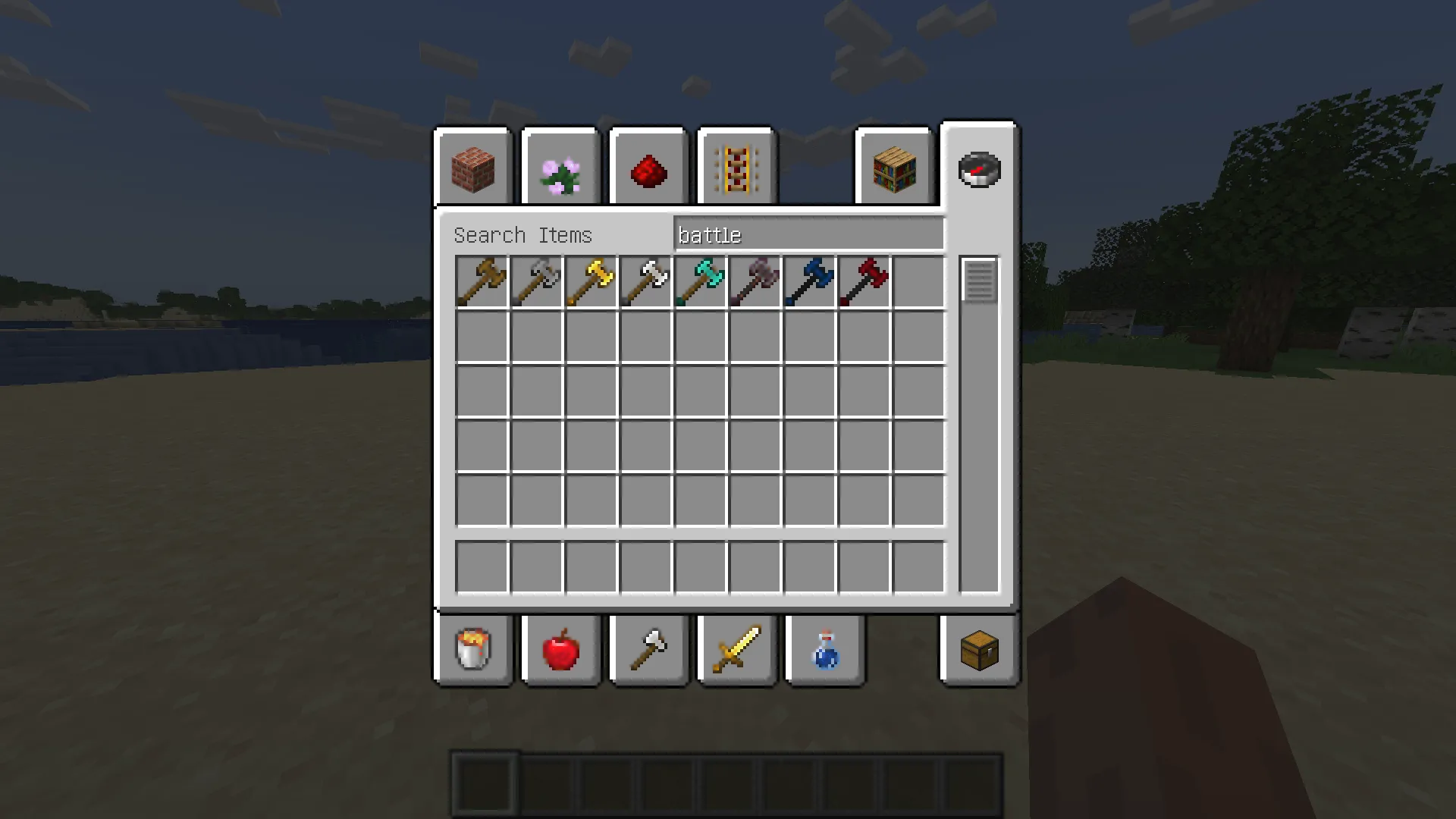Open the Food and Drinks apple tab
The image size is (1456, 819).
[560, 651]
